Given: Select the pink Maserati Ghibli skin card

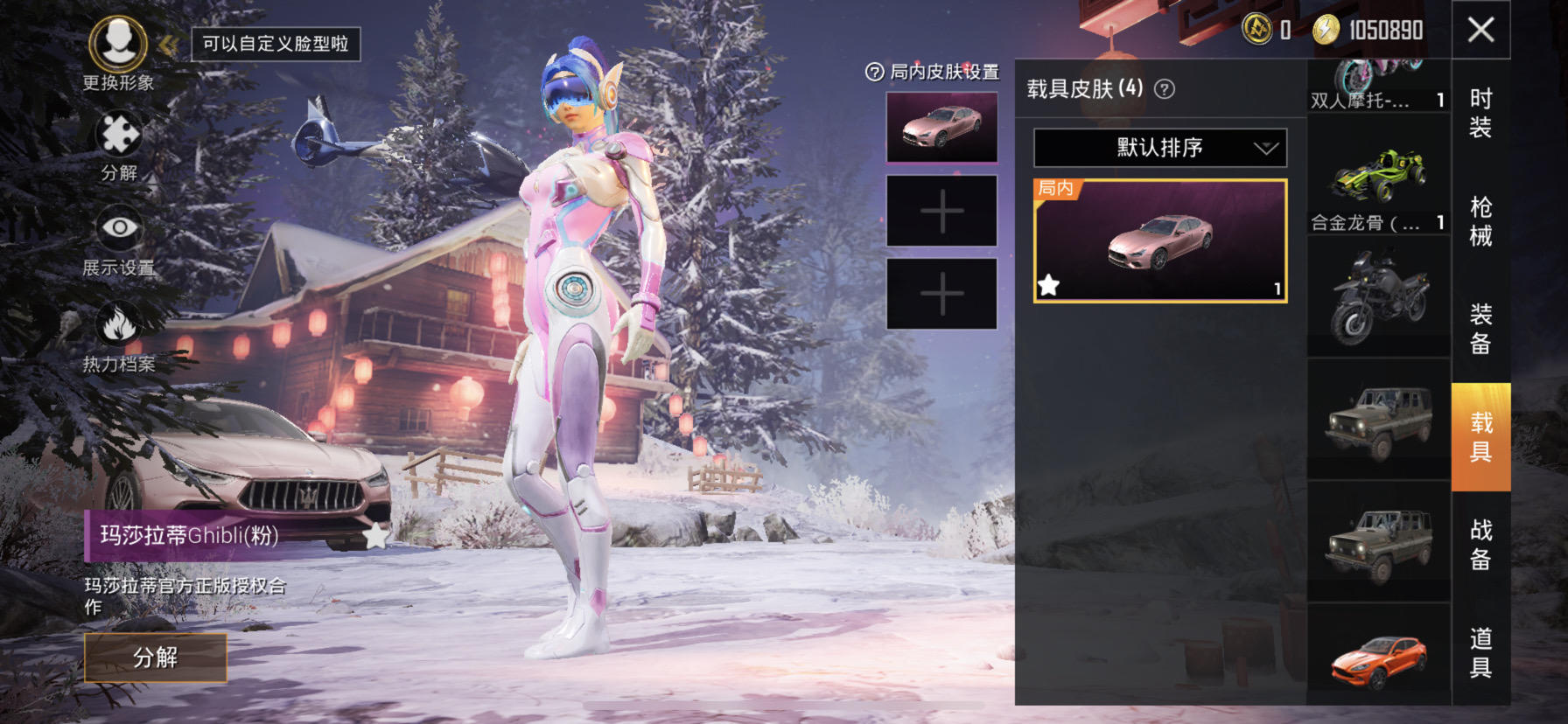Looking at the screenshot, I should pyautogui.click(x=1160, y=241).
